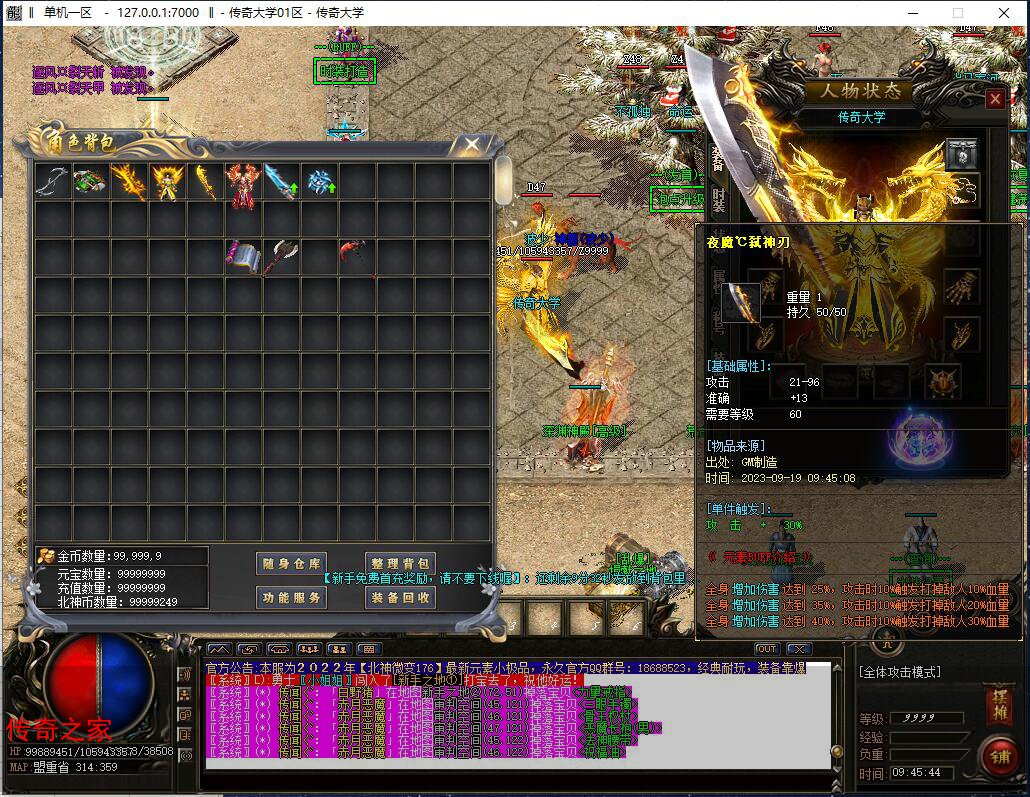Screen dimensions: 1030x797
Task: Close the character status panel
Action: (995, 99)
